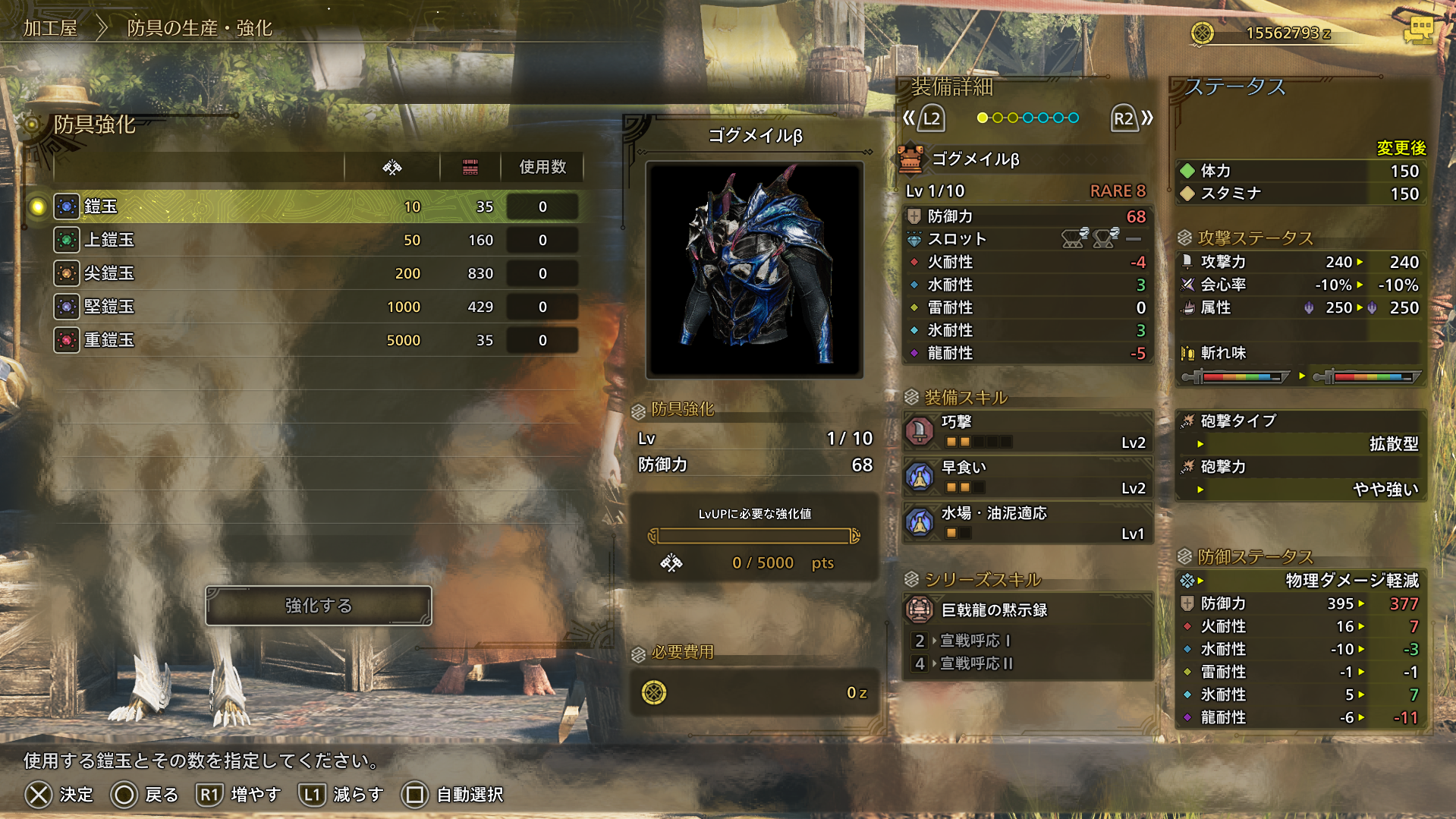Viewport: 1456px width, 819px height.
Task: Click the 加工屋 breadcrumb
Action: tap(50, 28)
